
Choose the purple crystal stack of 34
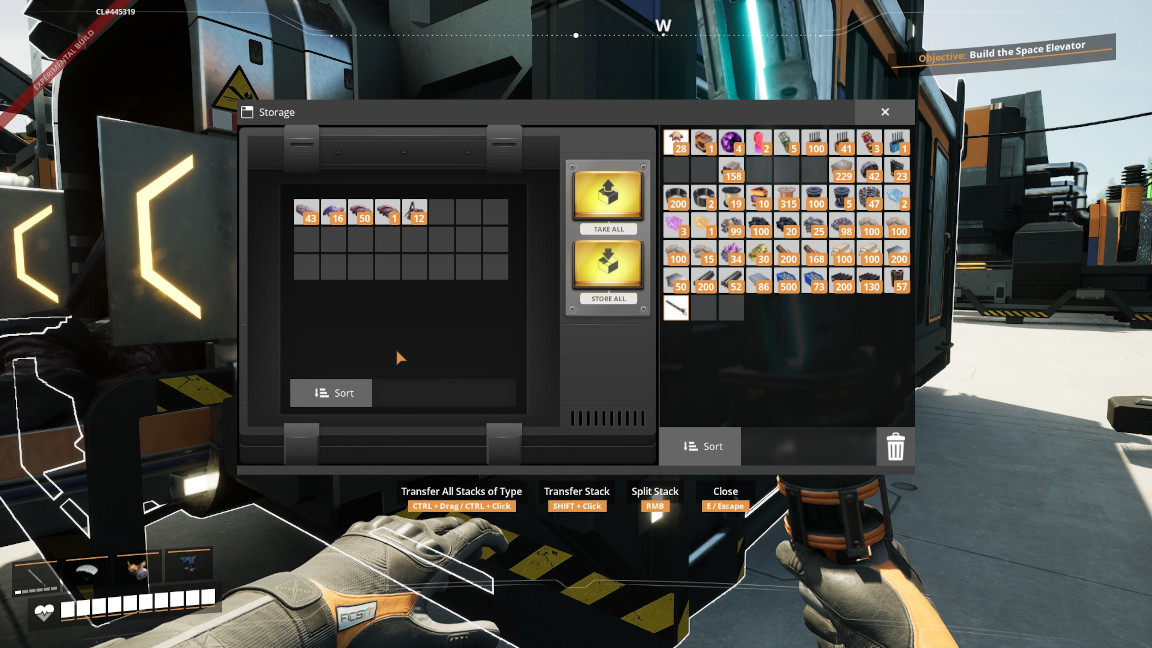point(732,253)
